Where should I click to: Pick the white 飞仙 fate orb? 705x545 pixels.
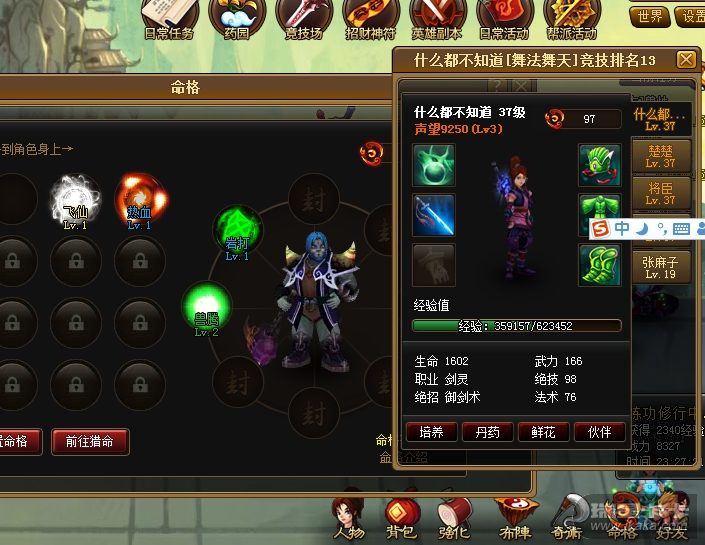pyautogui.click(x=74, y=196)
